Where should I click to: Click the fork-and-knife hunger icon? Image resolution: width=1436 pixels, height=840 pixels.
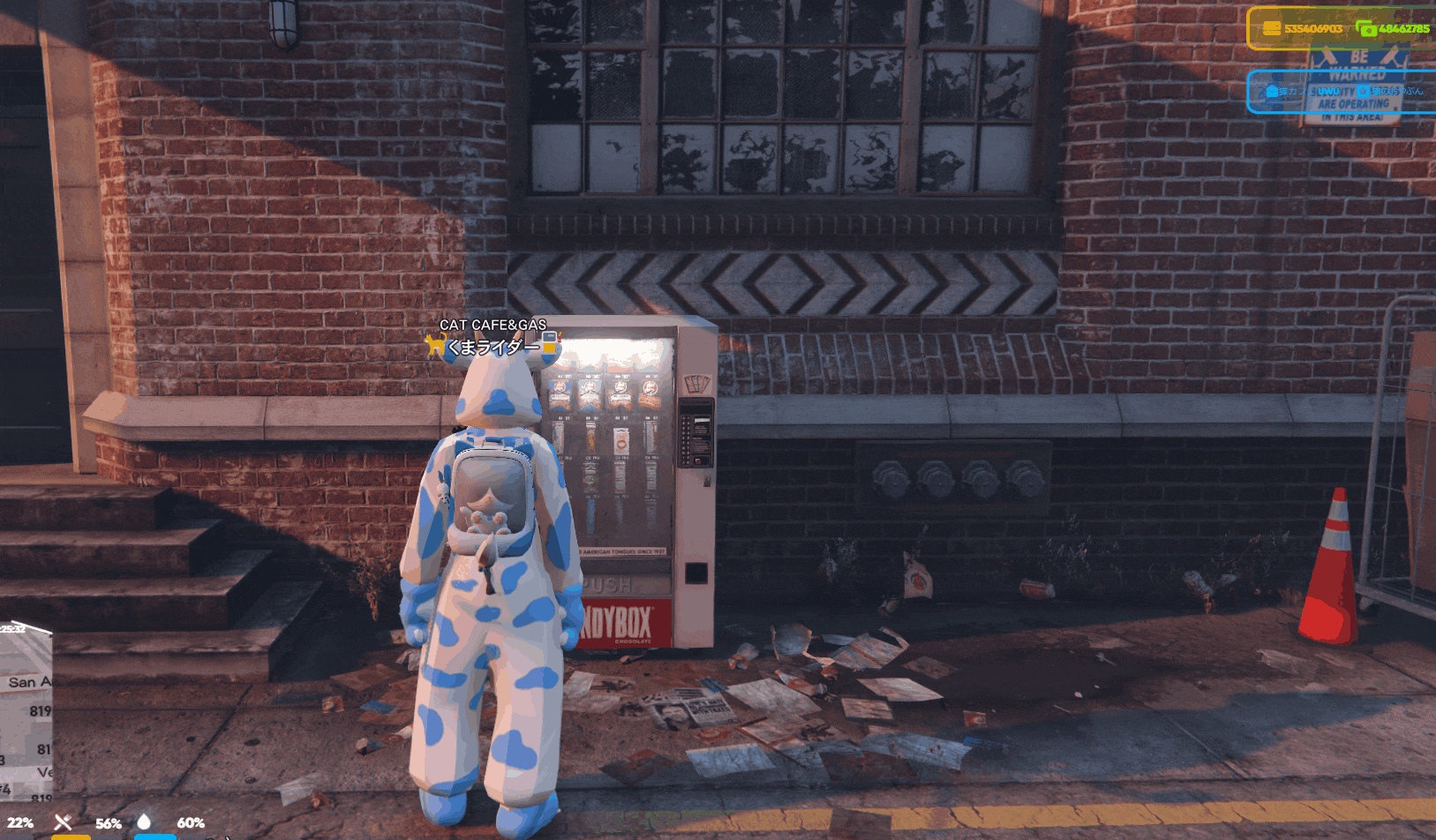pyautogui.click(x=64, y=821)
